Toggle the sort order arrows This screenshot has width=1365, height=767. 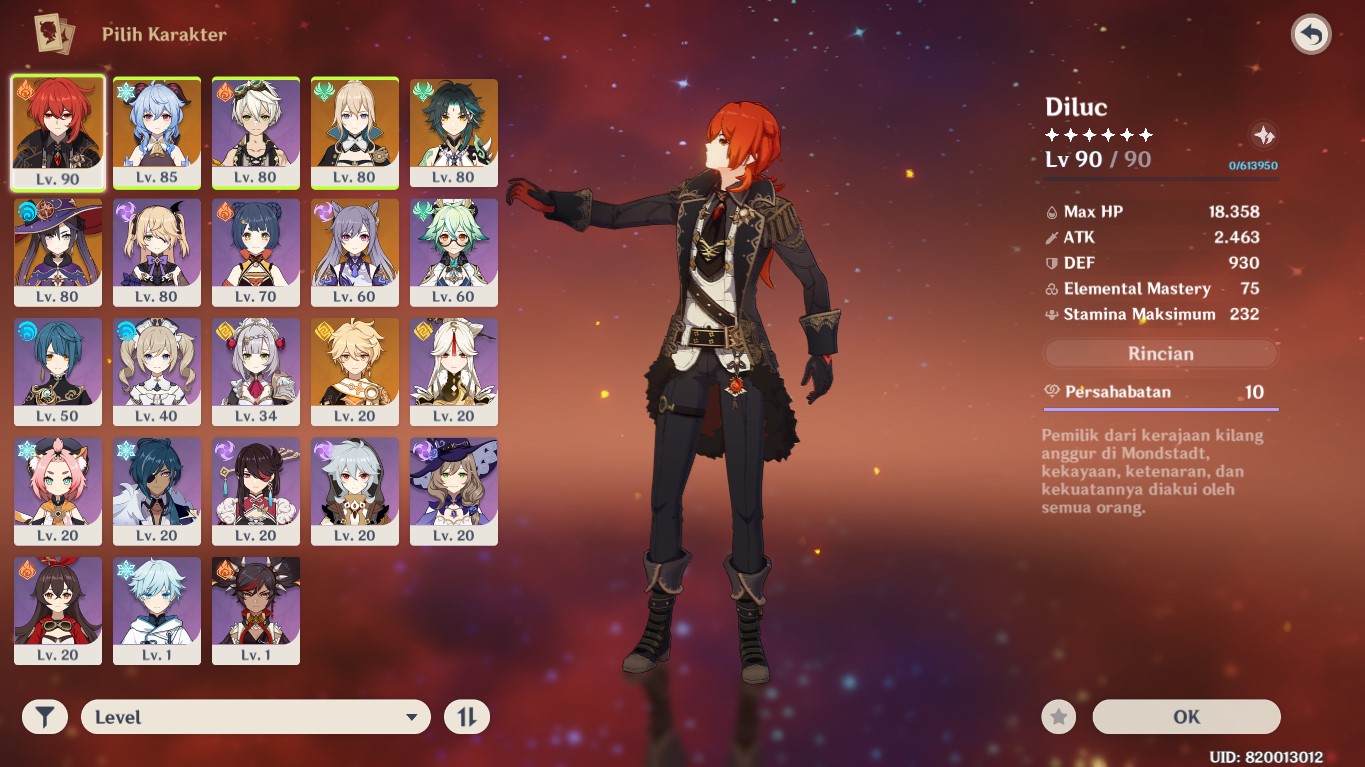(467, 717)
